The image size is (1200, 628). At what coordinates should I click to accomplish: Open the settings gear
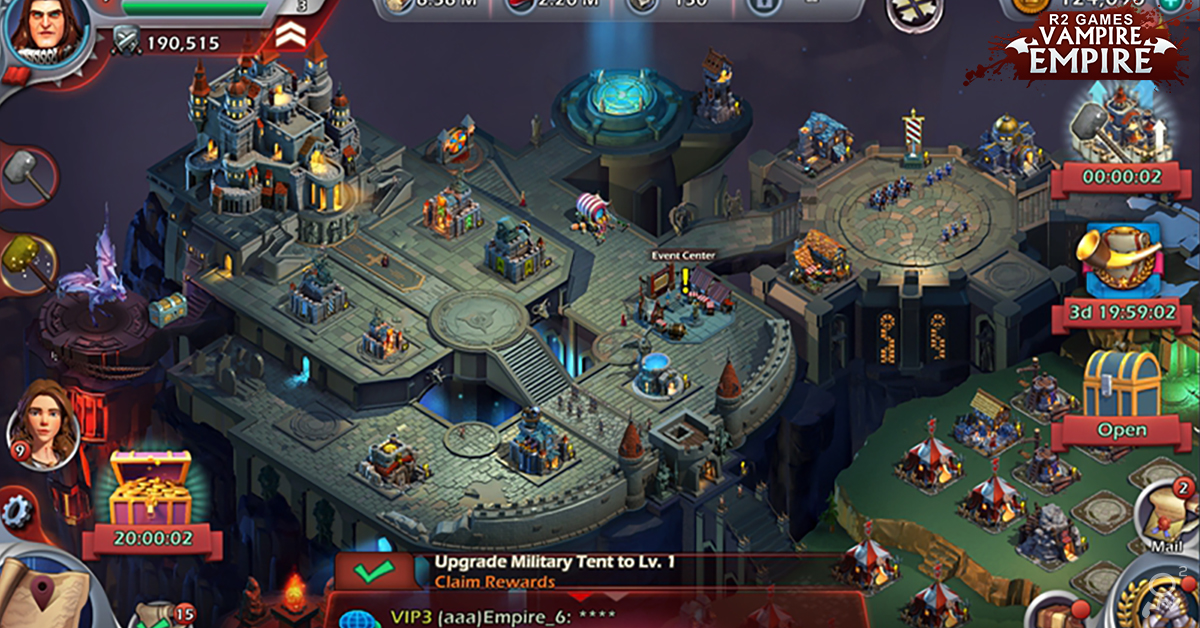17,512
